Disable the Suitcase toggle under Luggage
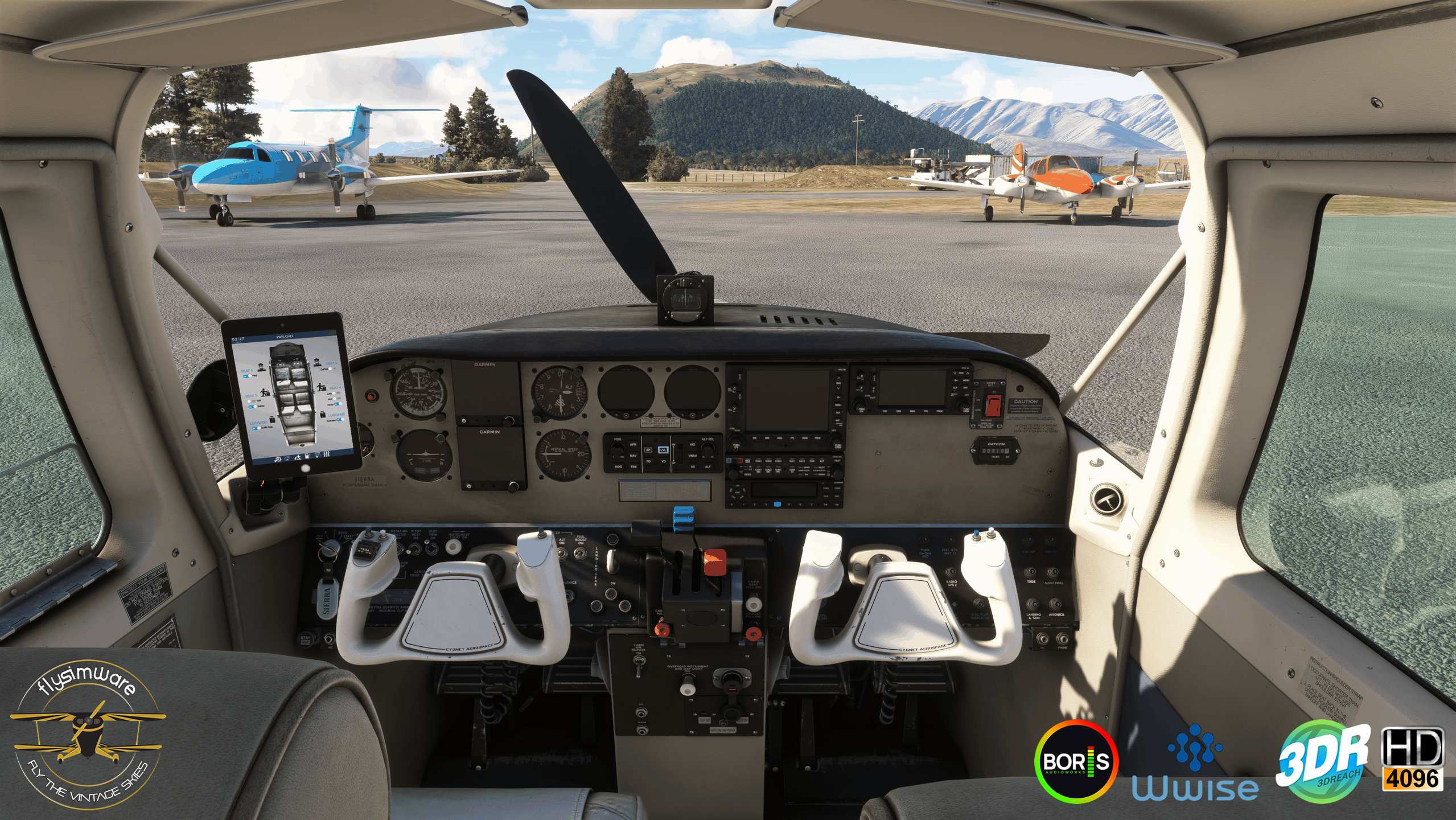The width and height of the screenshot is (1456, 820). [x=339, y=420]
